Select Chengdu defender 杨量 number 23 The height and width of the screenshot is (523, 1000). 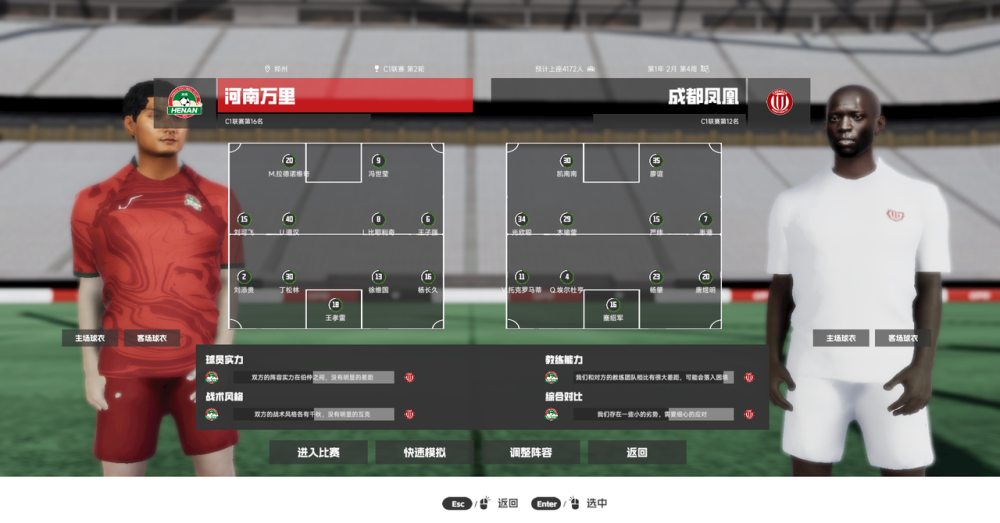click(656, 277)
